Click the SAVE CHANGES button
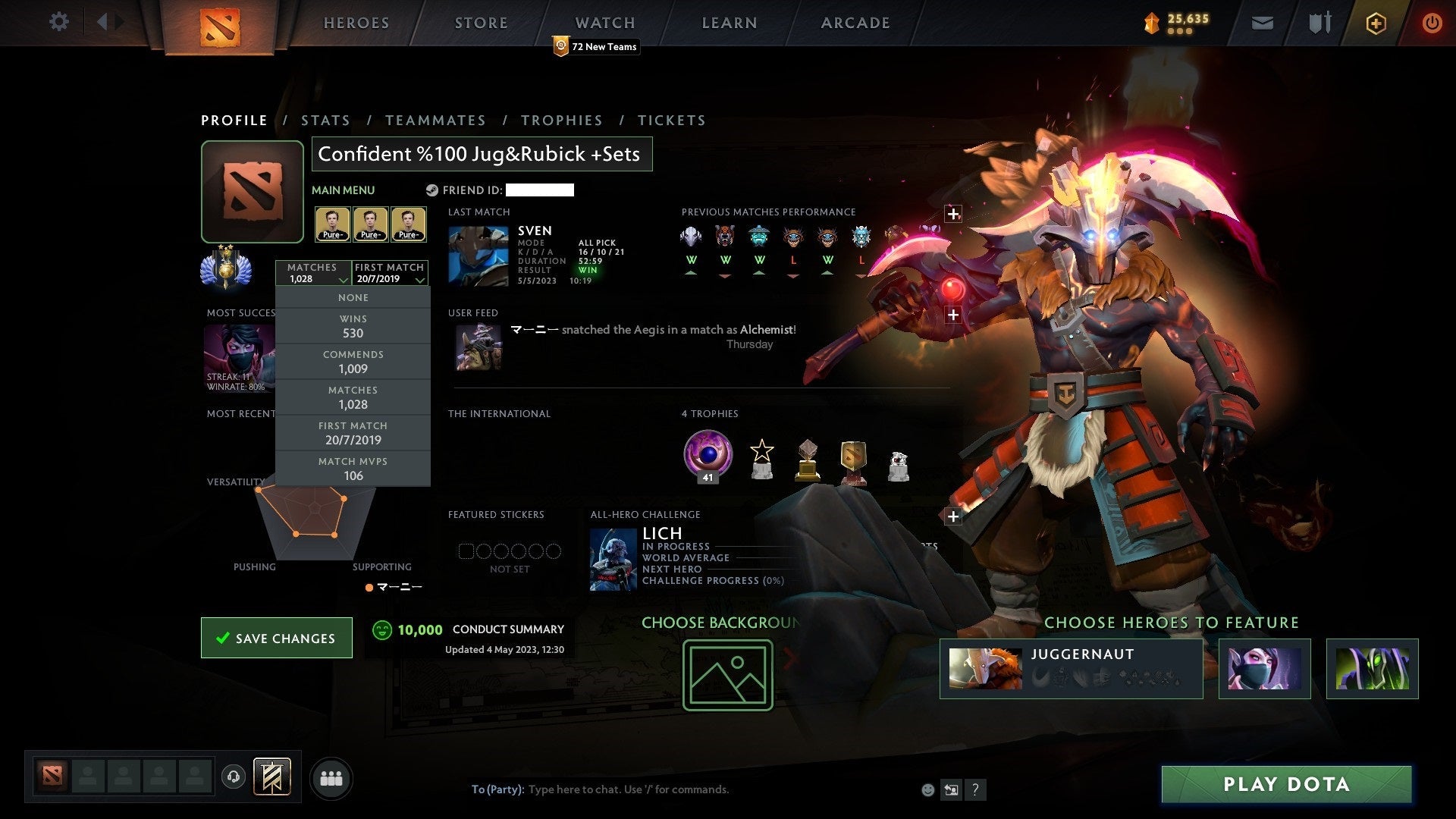 point(276,638)
